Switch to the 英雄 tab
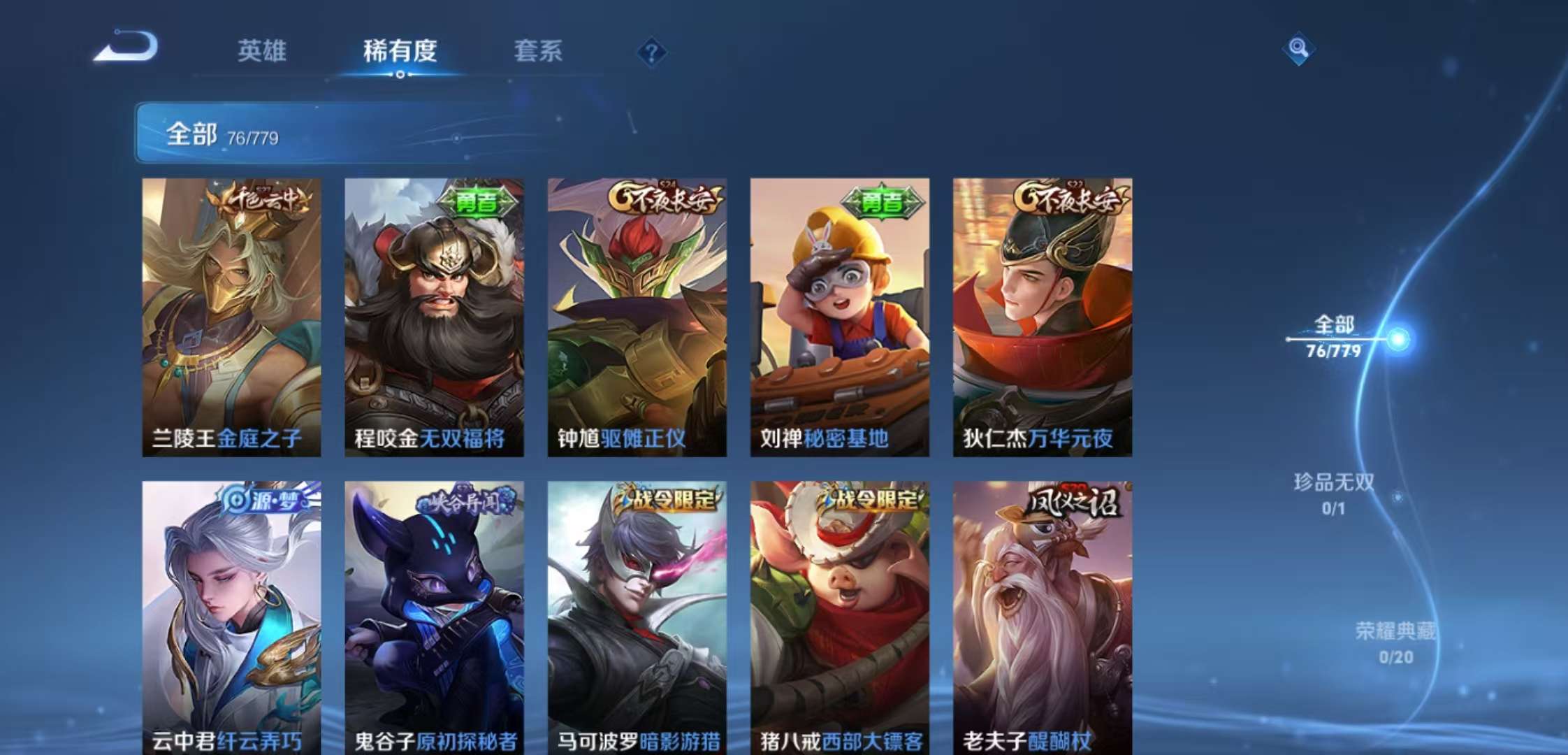This screenshot has height=755, width=1568. click(x=263, y=52)
